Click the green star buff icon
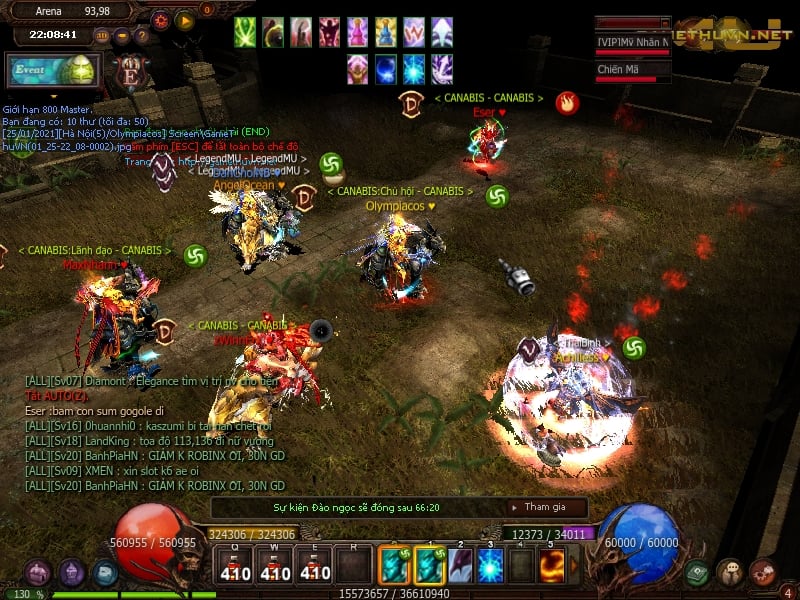The image size is (800, 600). 246,33
